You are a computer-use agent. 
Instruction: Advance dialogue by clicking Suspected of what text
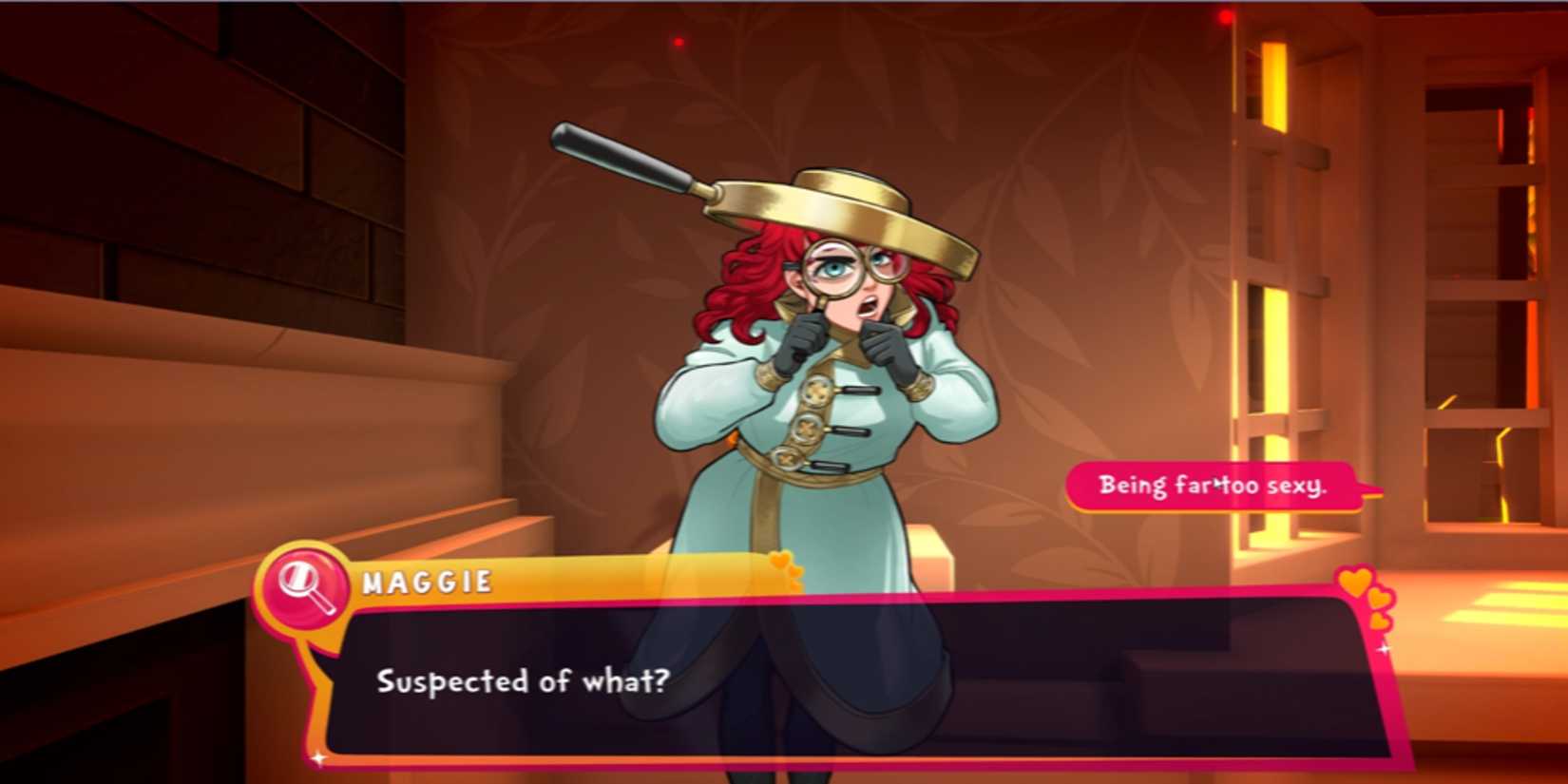point(522,680)
